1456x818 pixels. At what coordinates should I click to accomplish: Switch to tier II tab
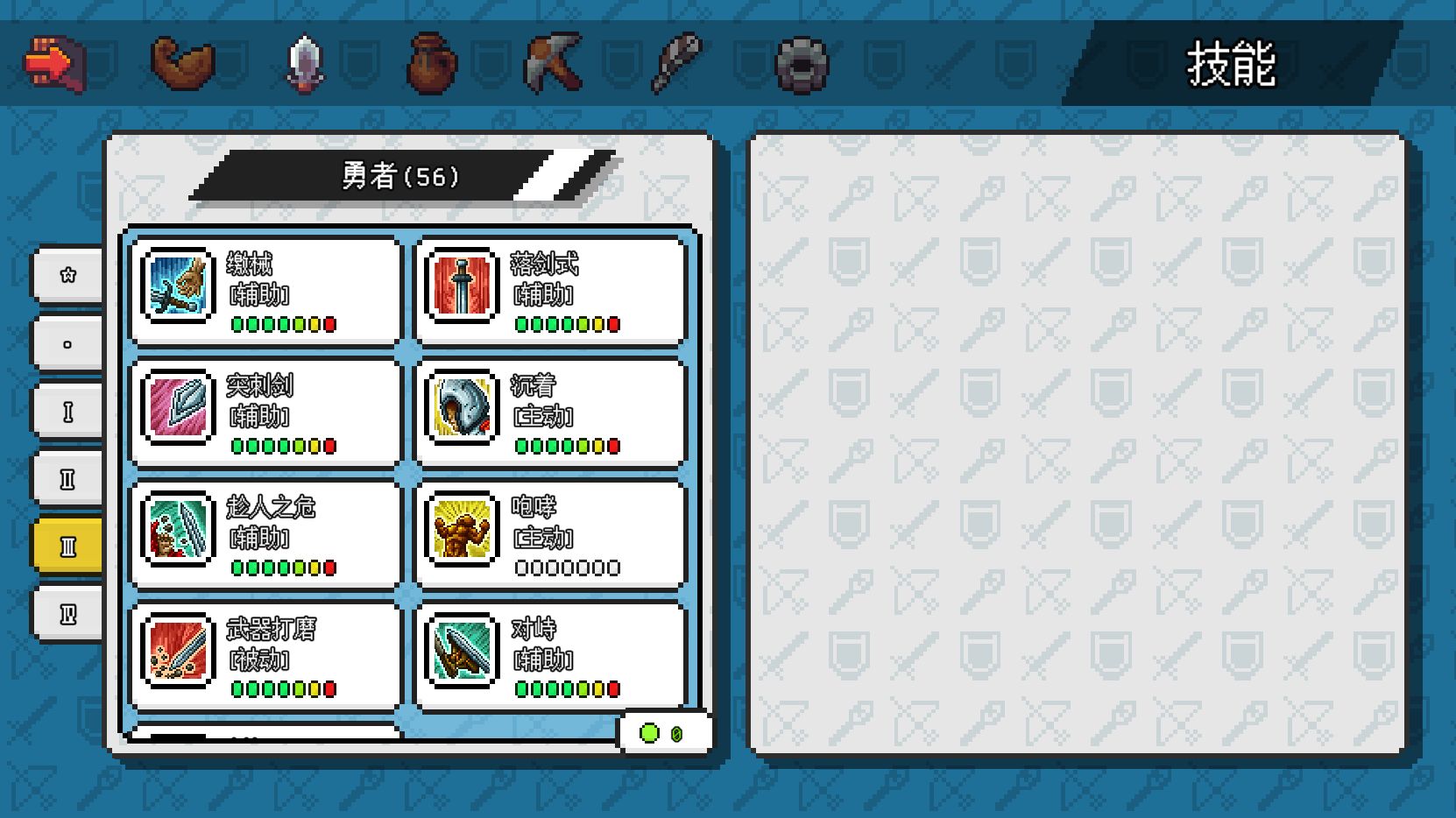(67, 477)
